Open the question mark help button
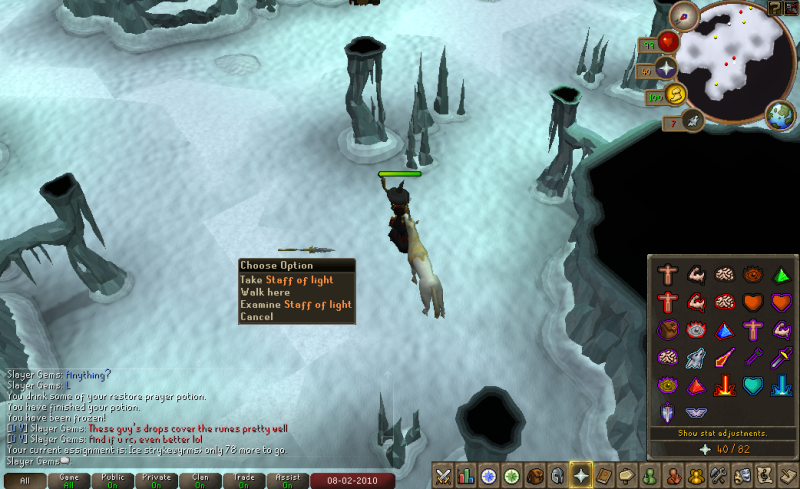The height and width of the screenshot is (489, 800). [774, 7]
